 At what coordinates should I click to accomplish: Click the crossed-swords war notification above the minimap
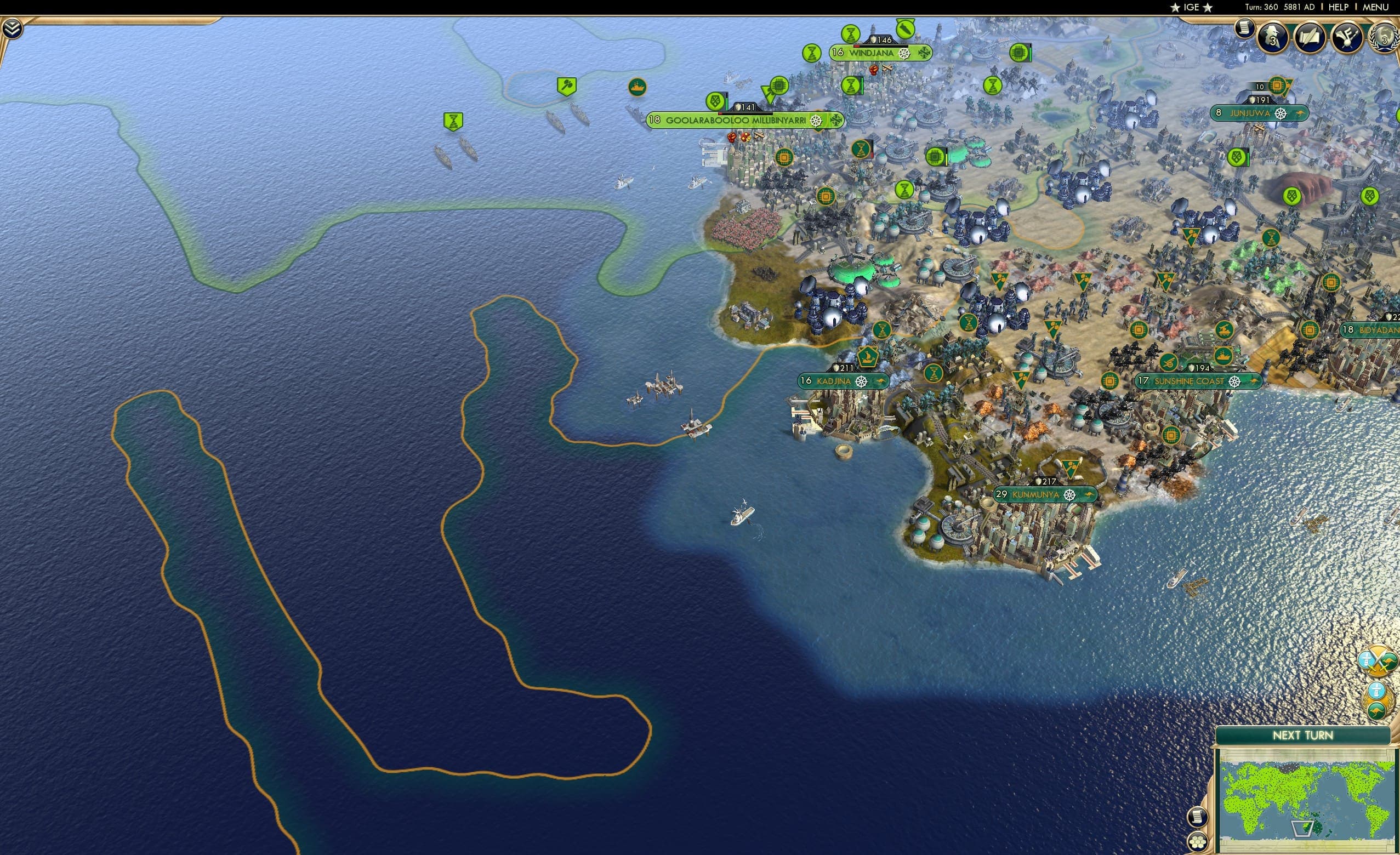[1378, 661]
